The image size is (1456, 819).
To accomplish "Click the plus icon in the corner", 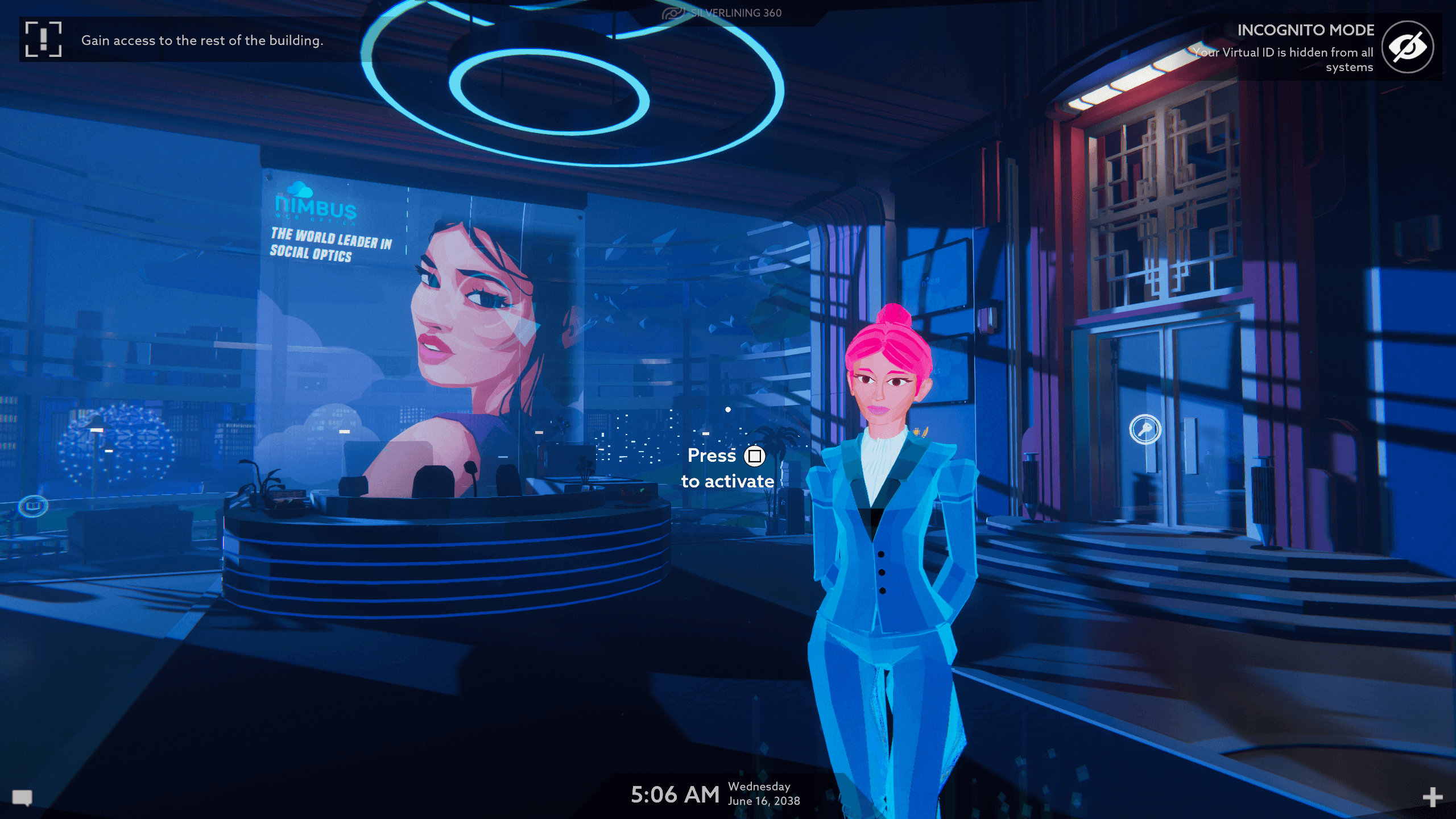I will (1432, 797).
